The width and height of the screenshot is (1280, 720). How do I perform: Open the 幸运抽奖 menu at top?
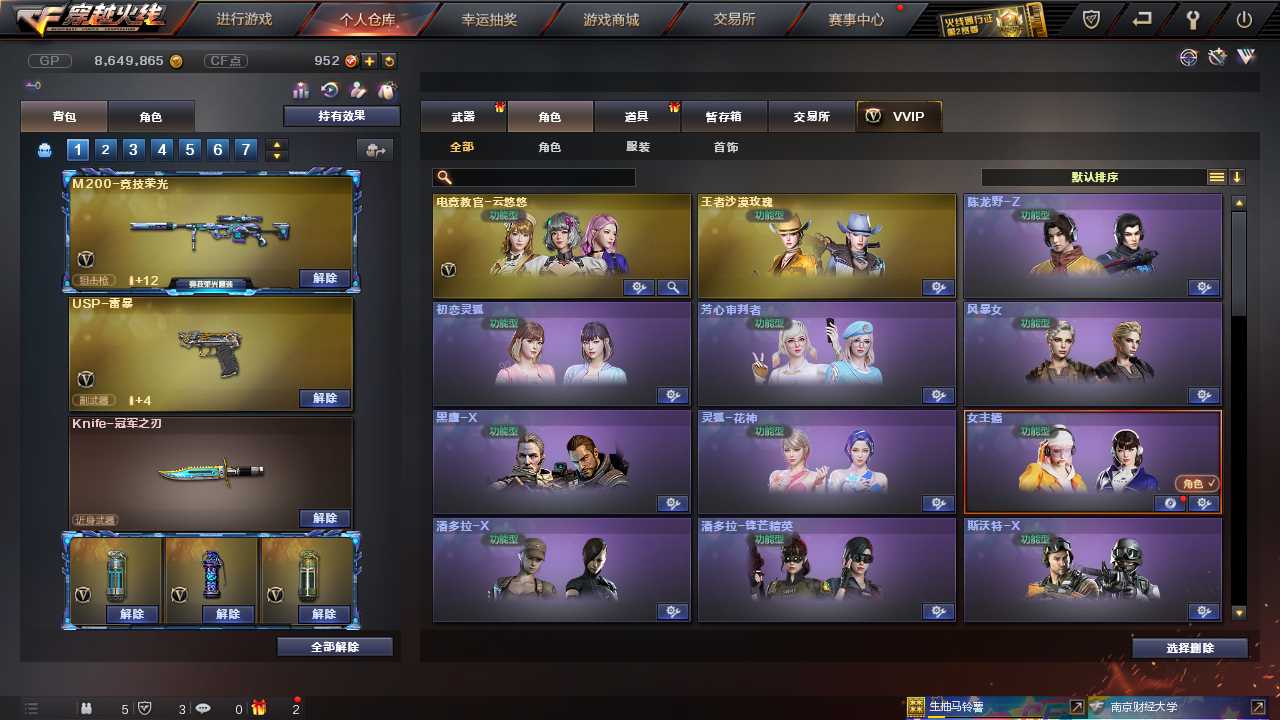pos(489,18)
